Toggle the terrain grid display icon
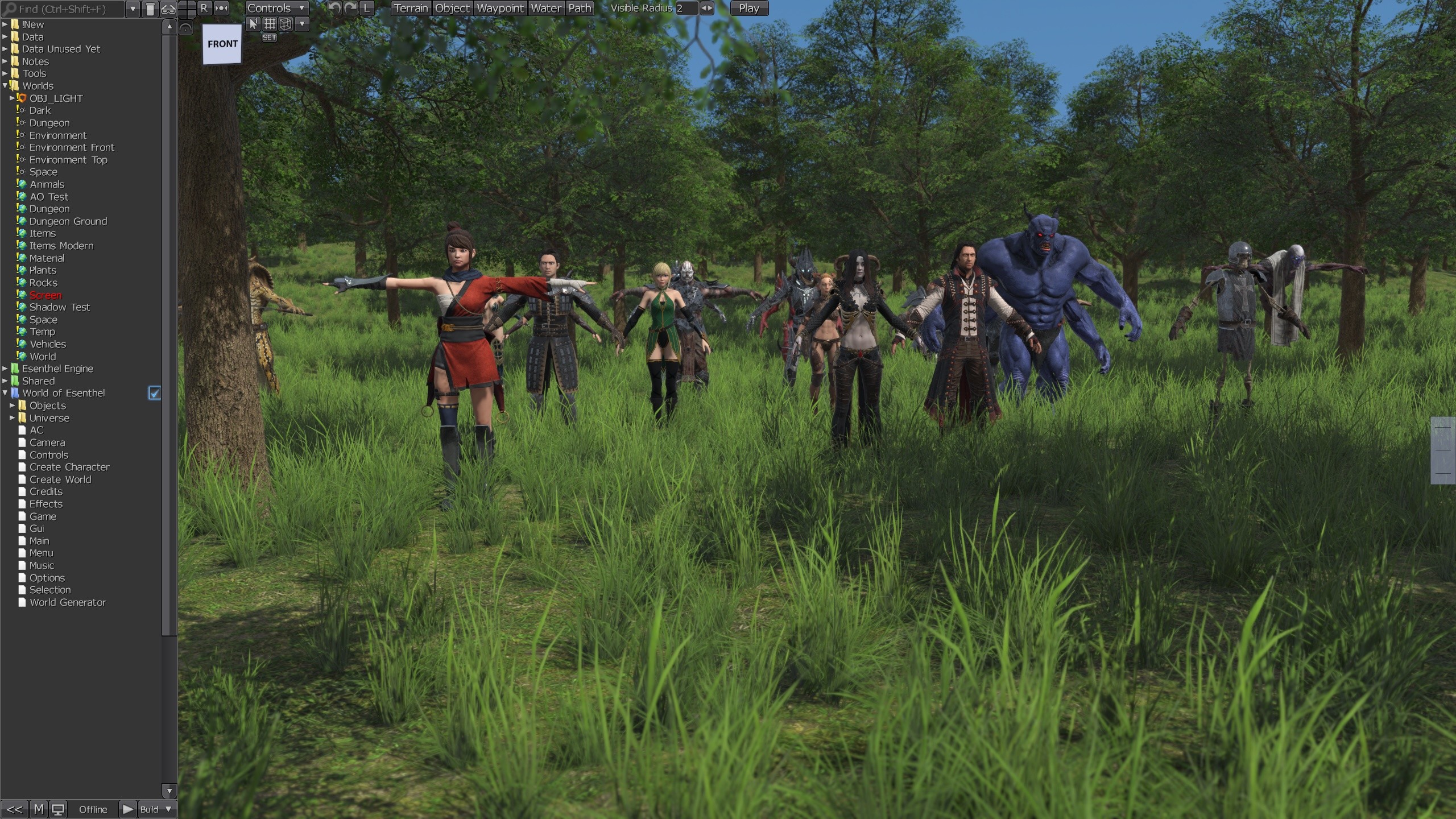The image size is (1456, 819). pyautogui.click(x=270, y=24)
